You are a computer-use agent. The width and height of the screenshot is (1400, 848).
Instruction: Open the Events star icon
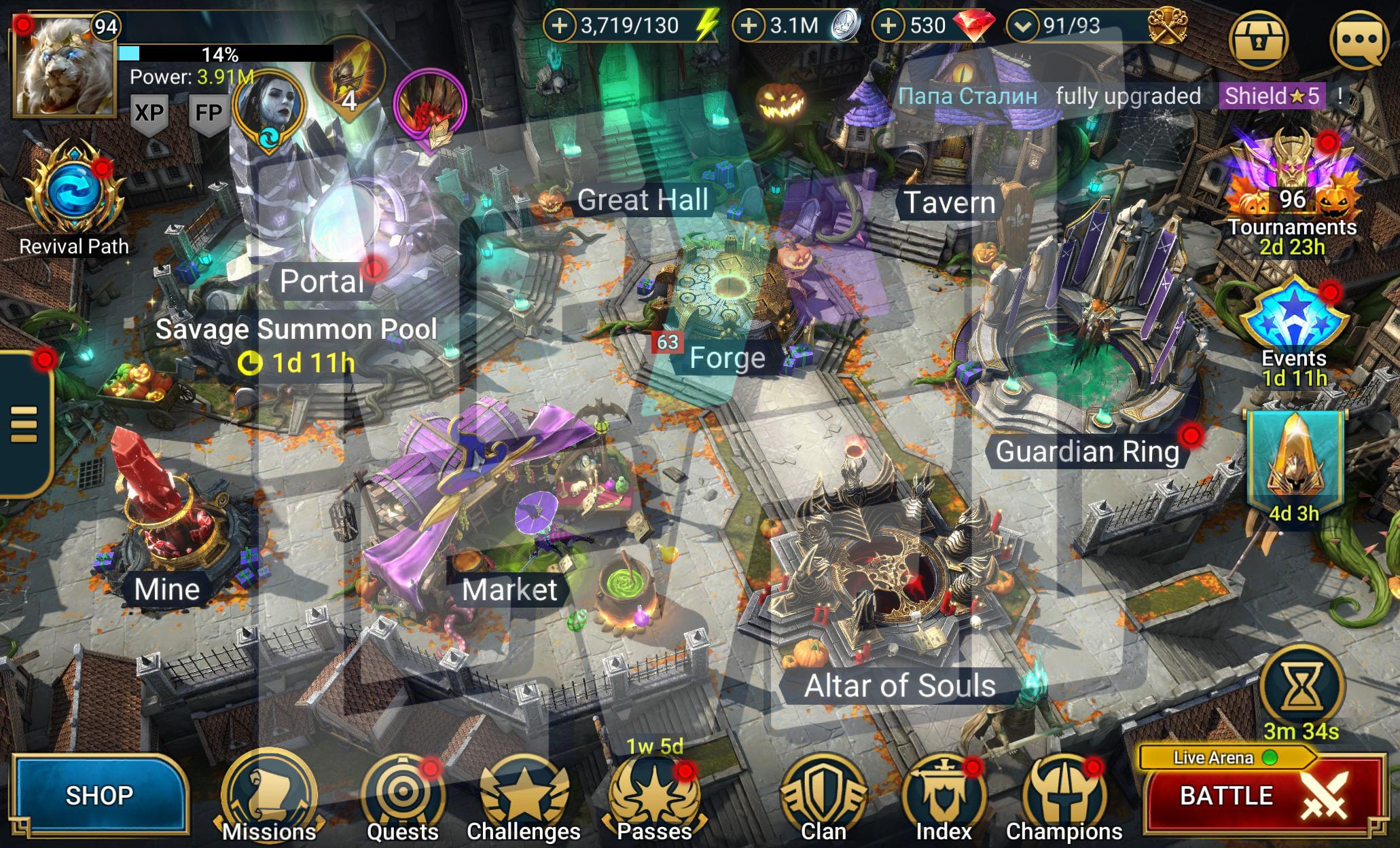1293,319
